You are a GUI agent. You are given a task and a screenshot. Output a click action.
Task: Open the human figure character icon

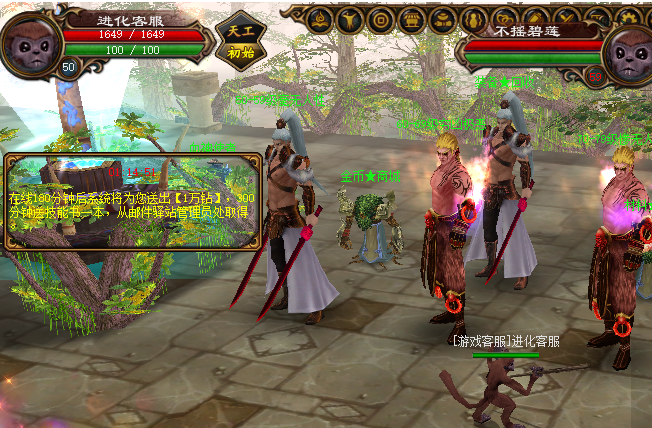pos(350,19)
